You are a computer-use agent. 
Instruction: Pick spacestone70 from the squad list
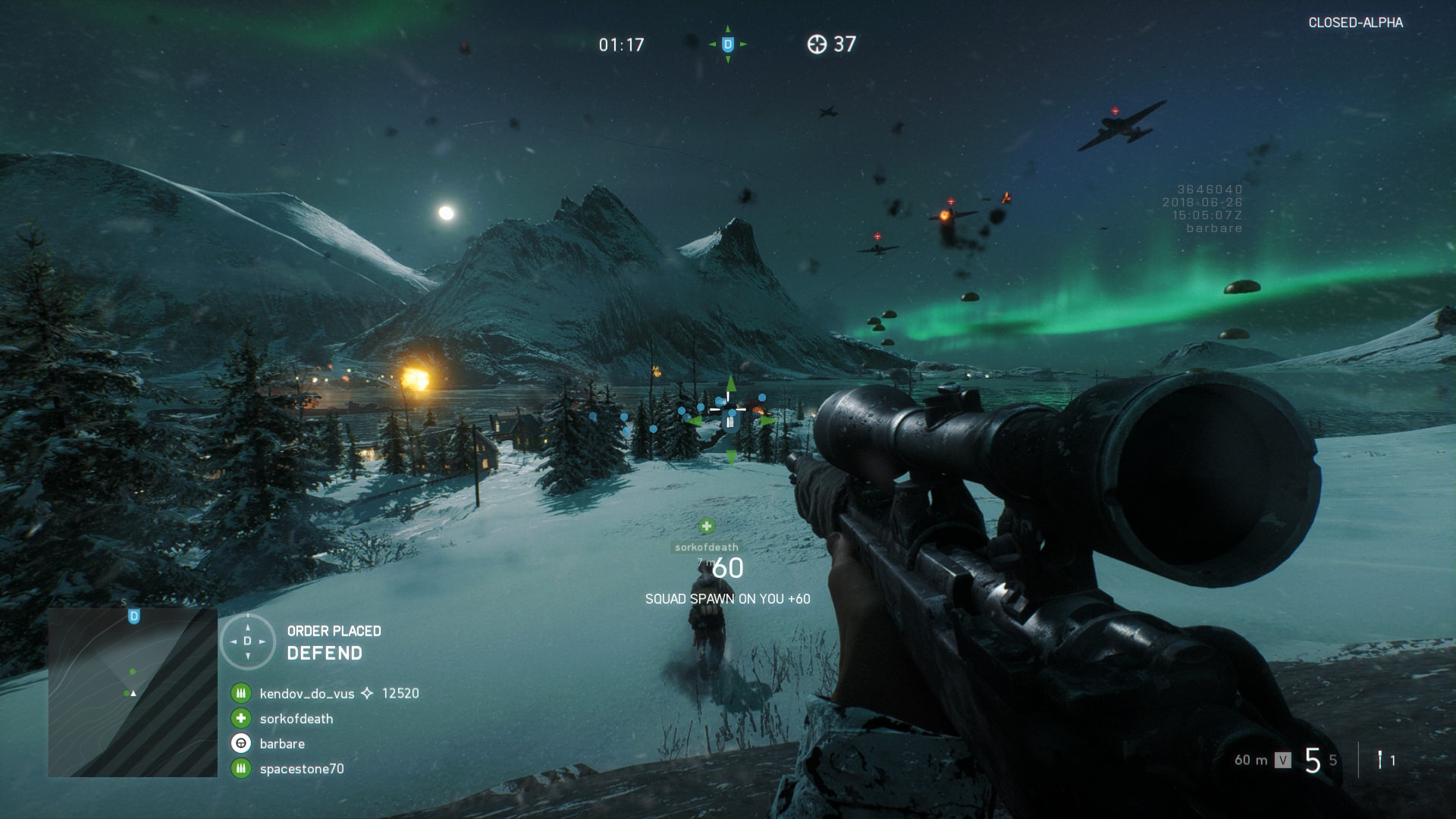(301, 769)
